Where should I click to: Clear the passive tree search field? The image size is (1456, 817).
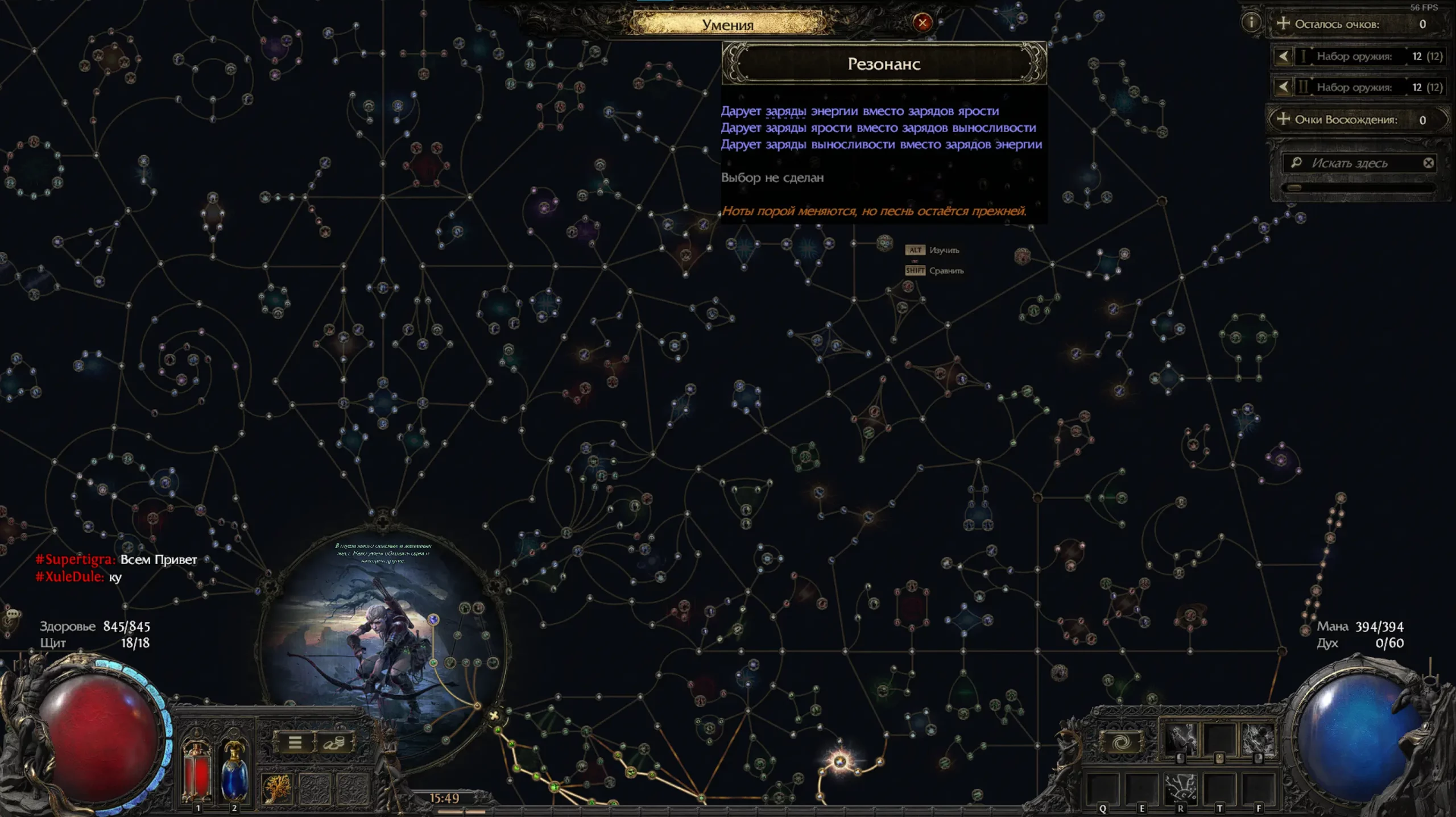tap(1428, 163)
